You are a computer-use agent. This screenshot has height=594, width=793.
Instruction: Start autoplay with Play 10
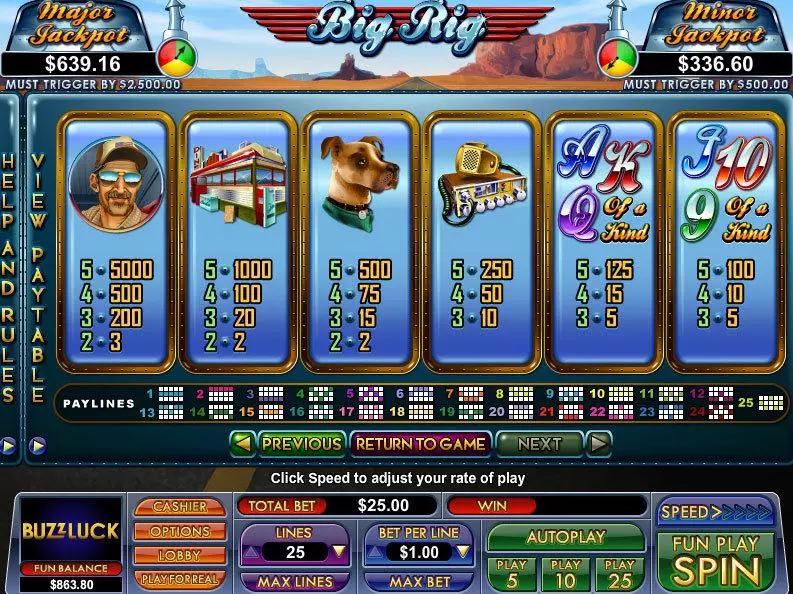(x=565, y=573)
